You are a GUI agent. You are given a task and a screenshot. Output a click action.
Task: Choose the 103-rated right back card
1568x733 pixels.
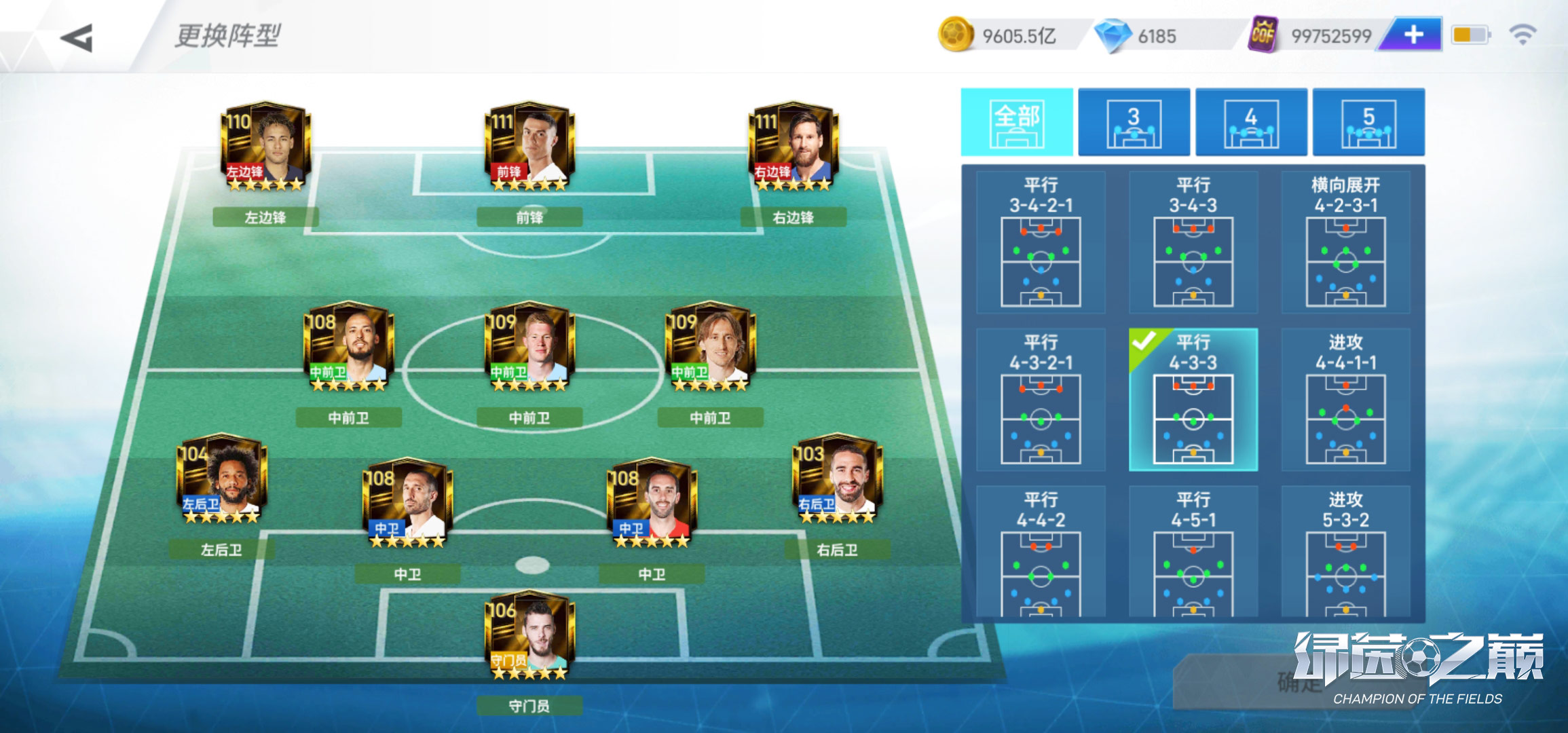(x=837, y=480)
